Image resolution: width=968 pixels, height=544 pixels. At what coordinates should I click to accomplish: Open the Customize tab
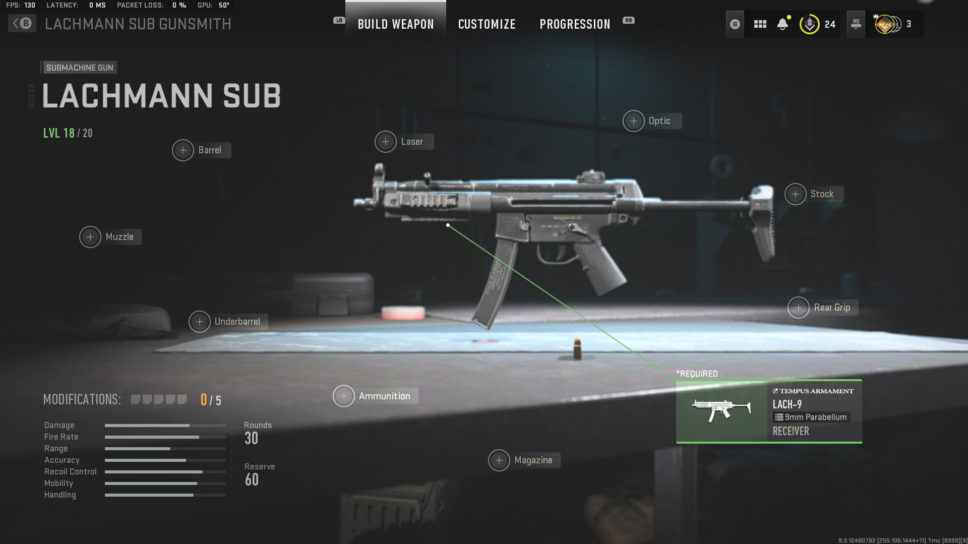(x=487, y=24)
